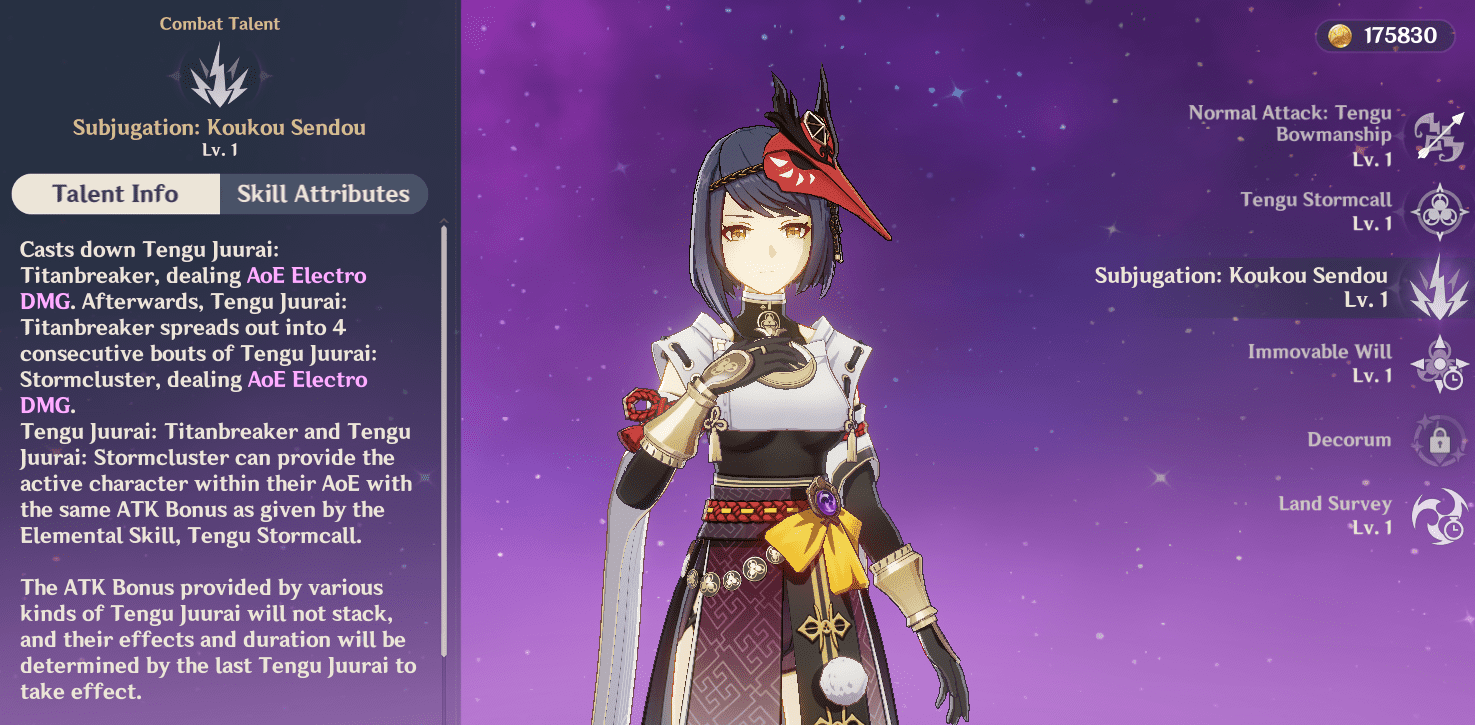
Task: Click the Land Survey label on the right
Action: 1335,503
